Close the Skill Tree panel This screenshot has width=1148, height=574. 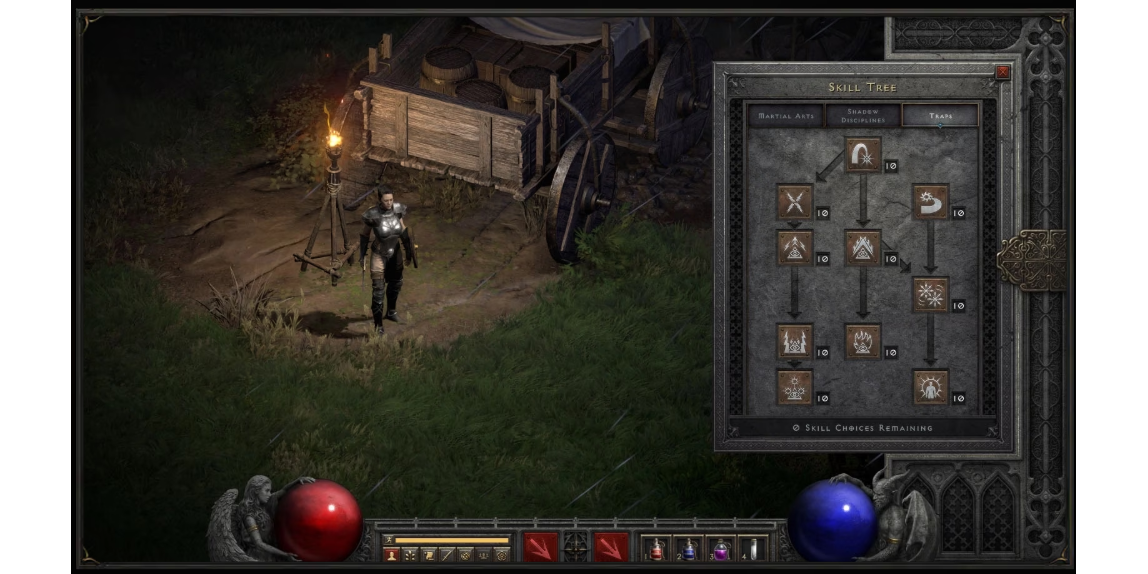[x=1003, y=72]
